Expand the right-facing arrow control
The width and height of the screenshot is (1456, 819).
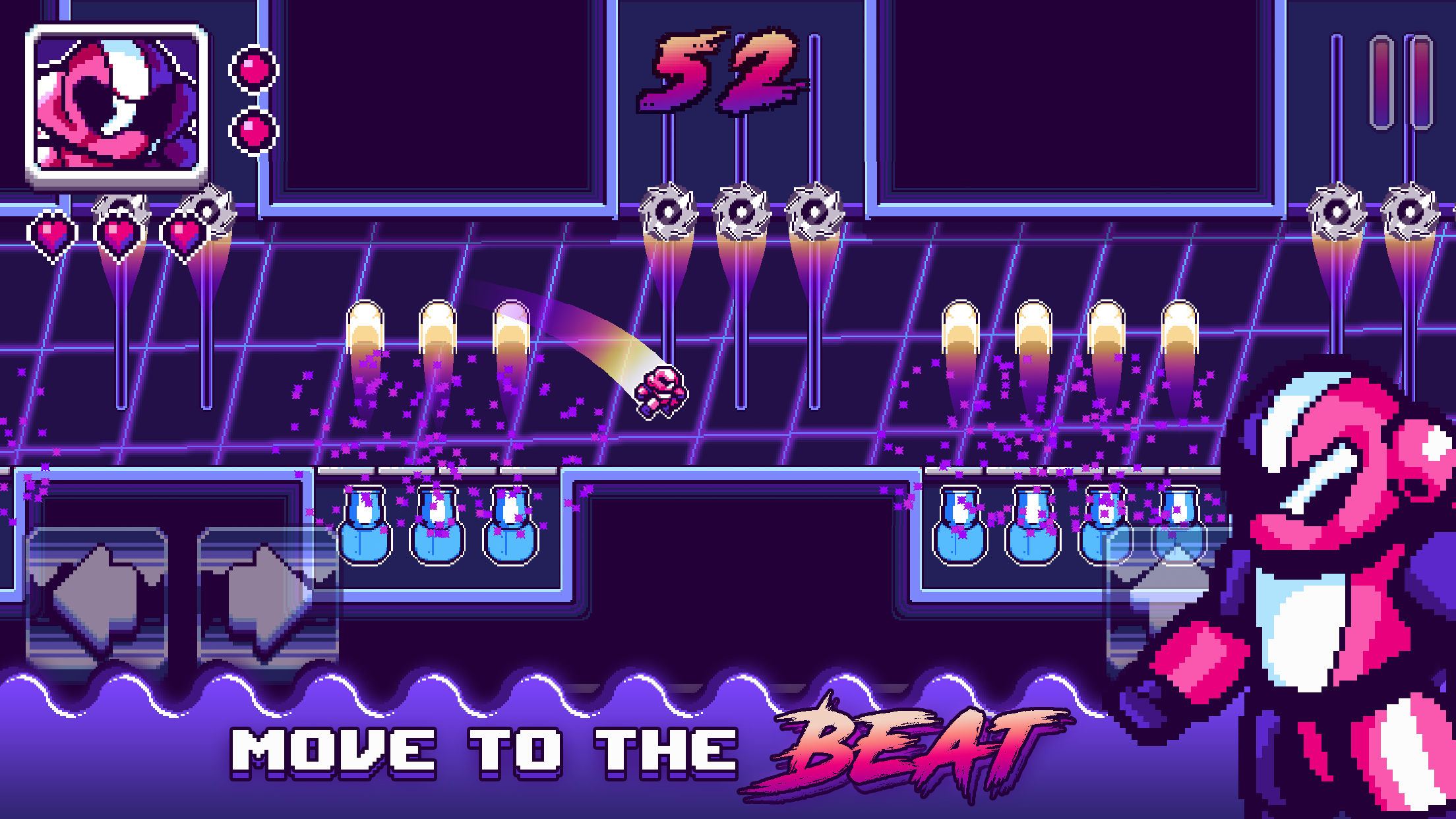tap(264, 593)
